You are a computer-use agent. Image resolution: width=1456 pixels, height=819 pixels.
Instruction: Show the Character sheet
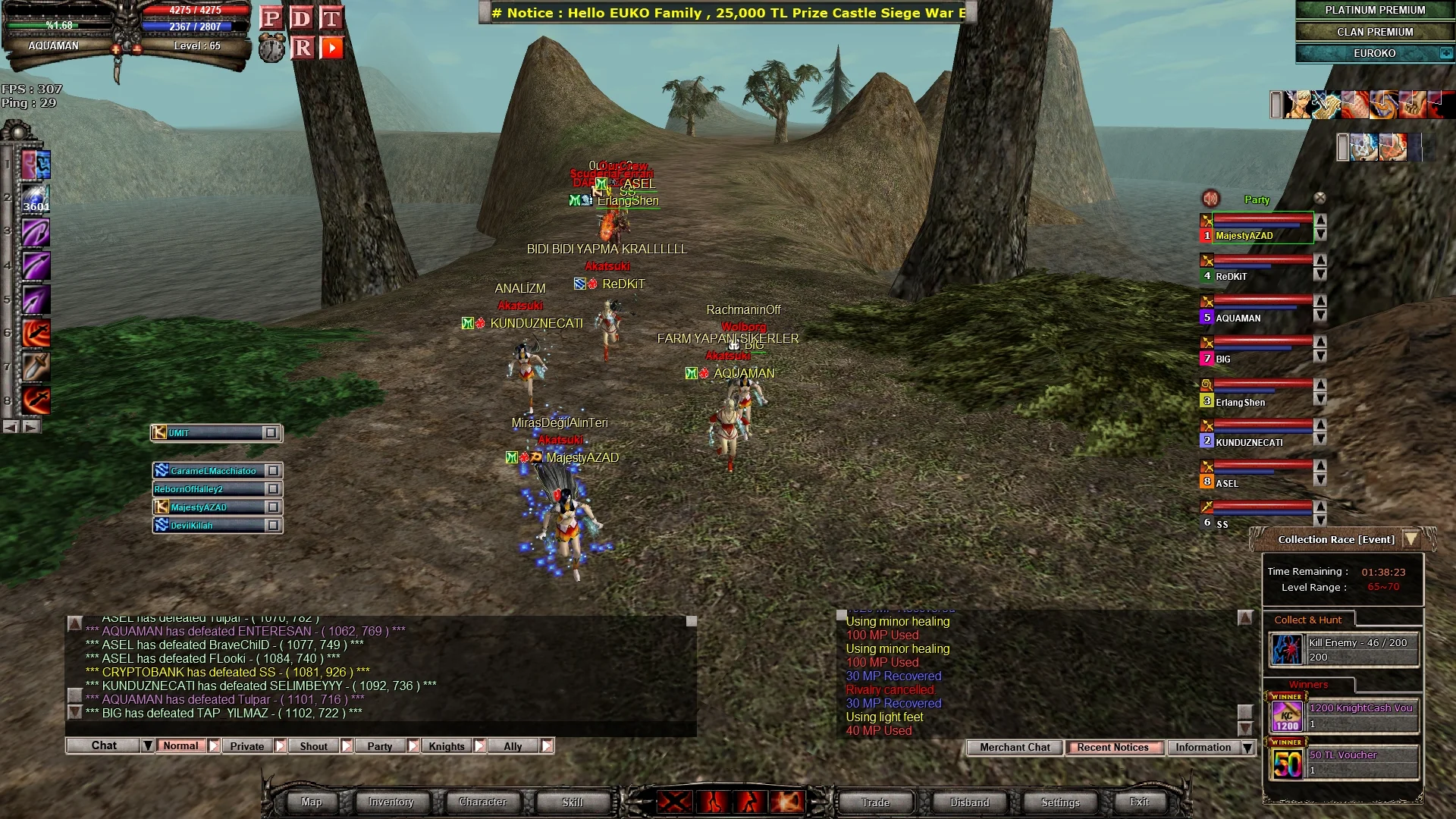[x=482, y=802]
